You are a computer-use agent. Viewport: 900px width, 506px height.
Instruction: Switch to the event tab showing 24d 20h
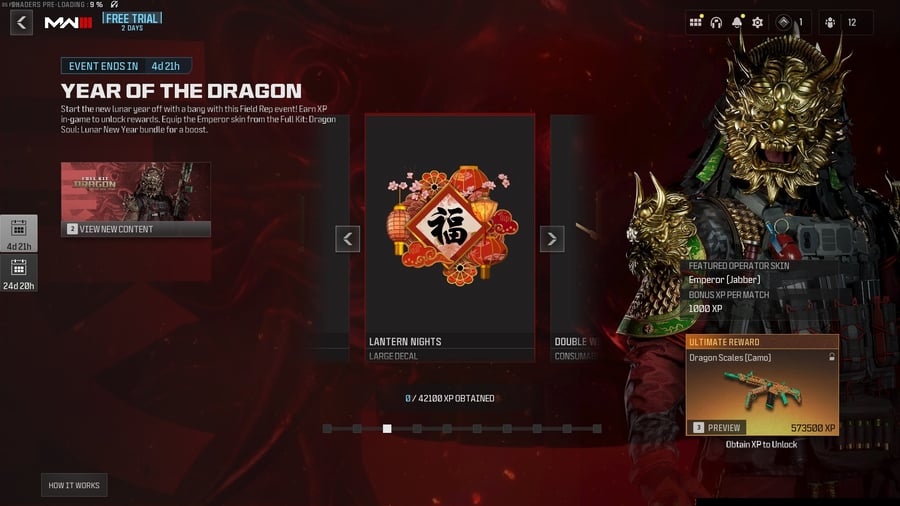19,273
